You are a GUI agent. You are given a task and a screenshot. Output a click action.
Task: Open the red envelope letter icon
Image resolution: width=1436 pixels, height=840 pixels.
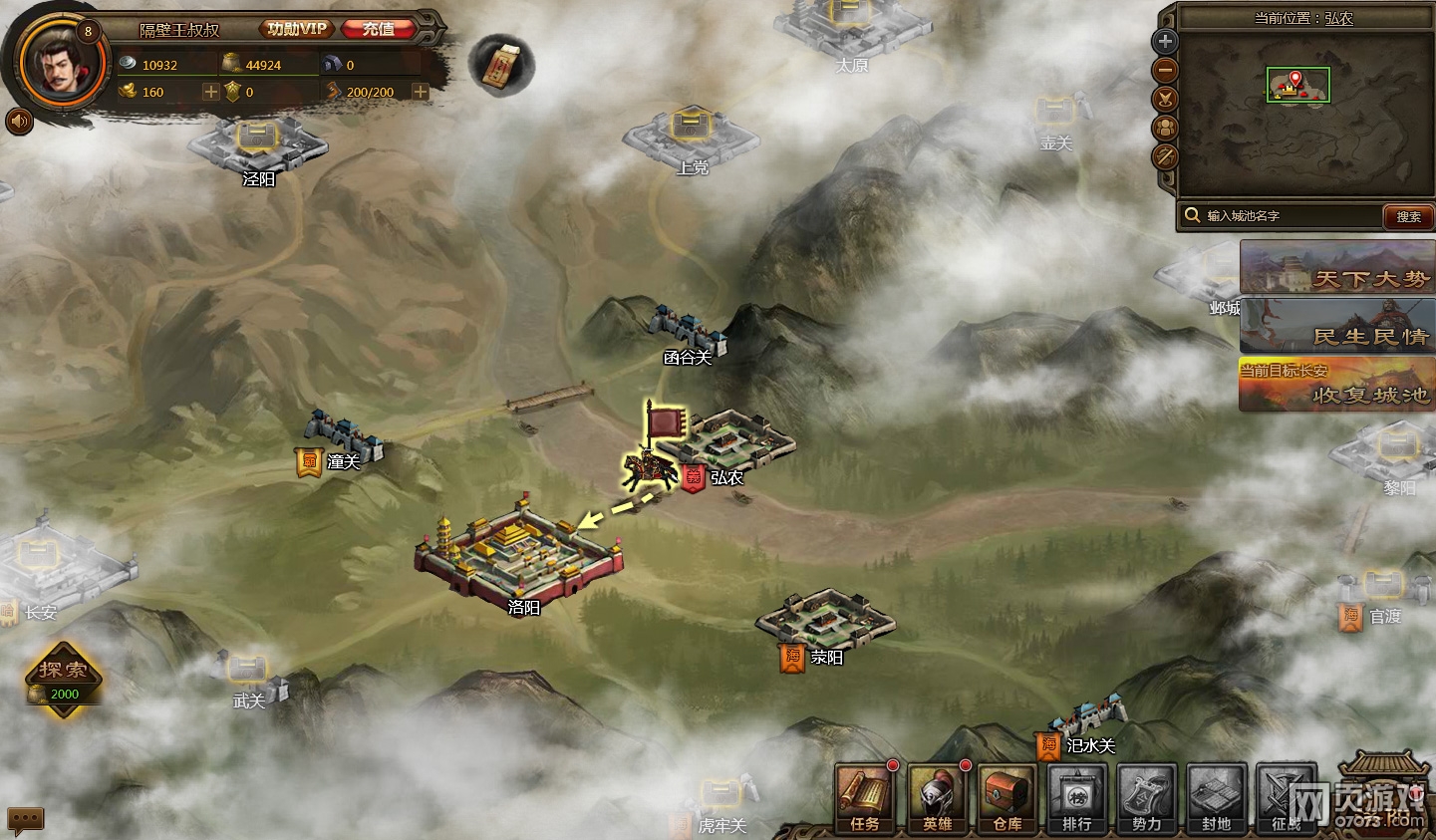501,65
